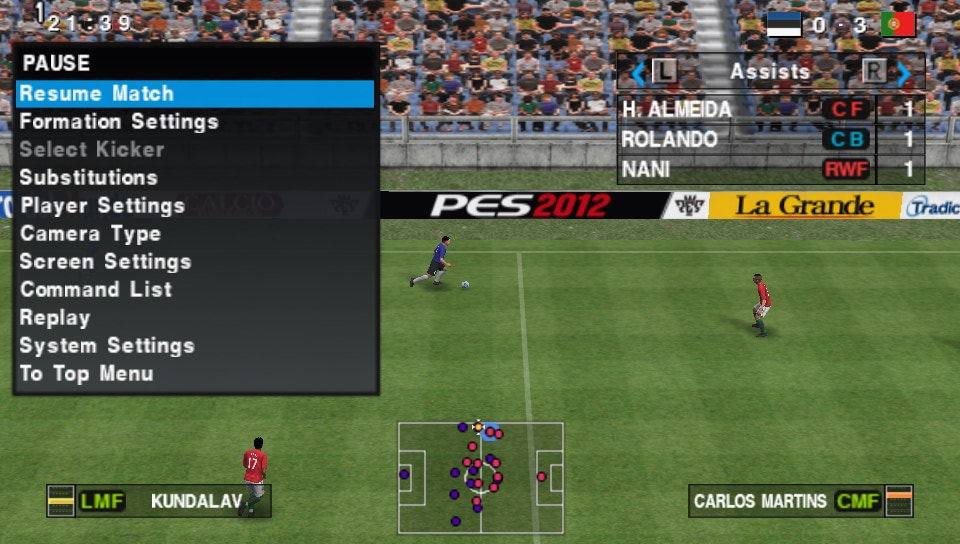Open Player Settings
Viewport: 960px width, 544px height.
pos(103,206)
